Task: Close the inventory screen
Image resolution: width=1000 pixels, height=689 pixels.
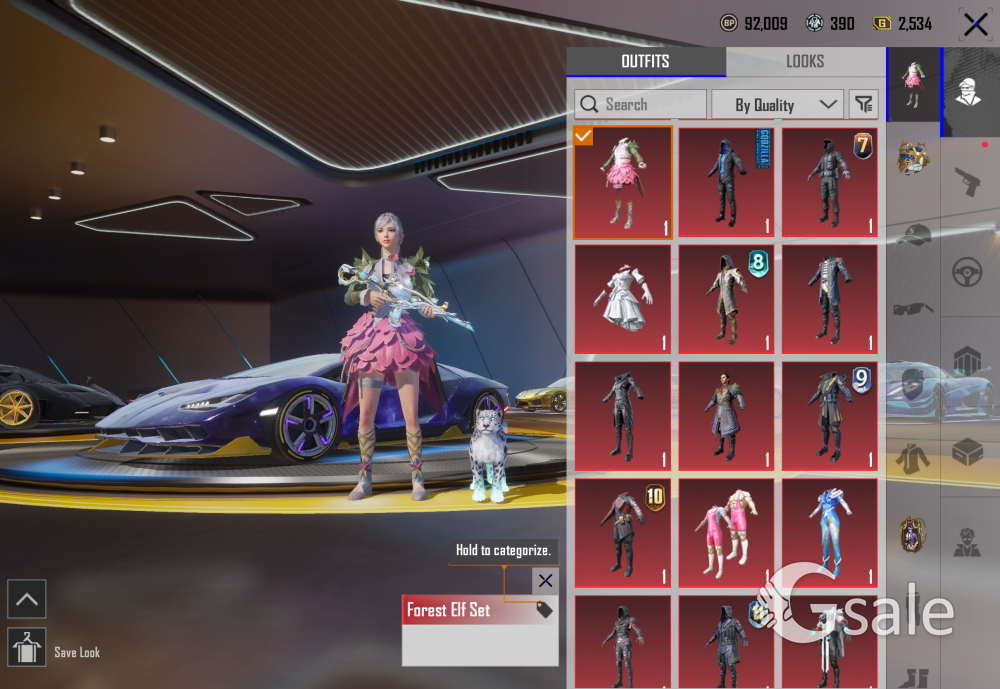Action: (975, 24)
